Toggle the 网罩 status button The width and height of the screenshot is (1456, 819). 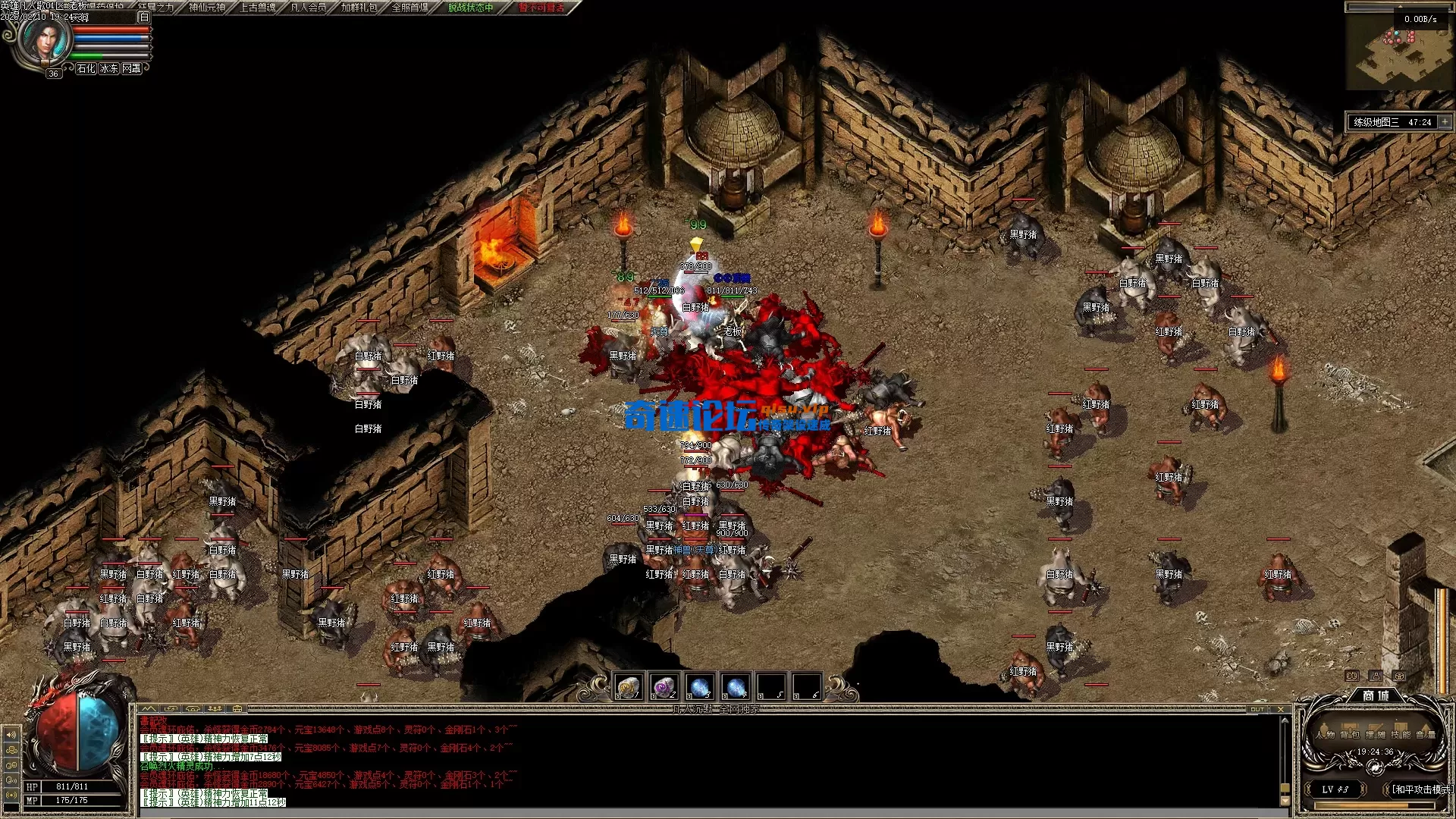coord(132,68)
